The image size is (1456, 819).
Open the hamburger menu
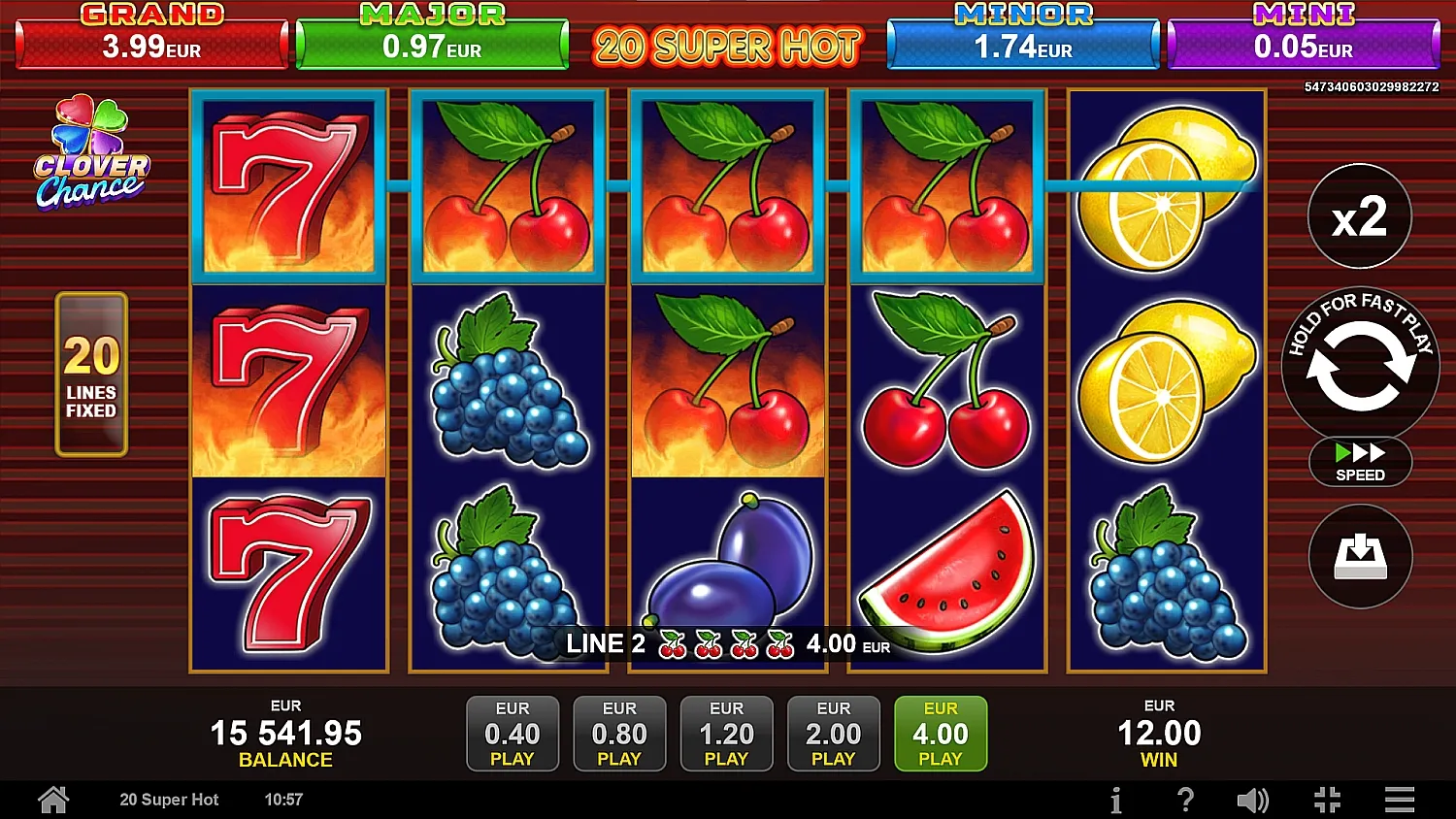(1399, 800)
